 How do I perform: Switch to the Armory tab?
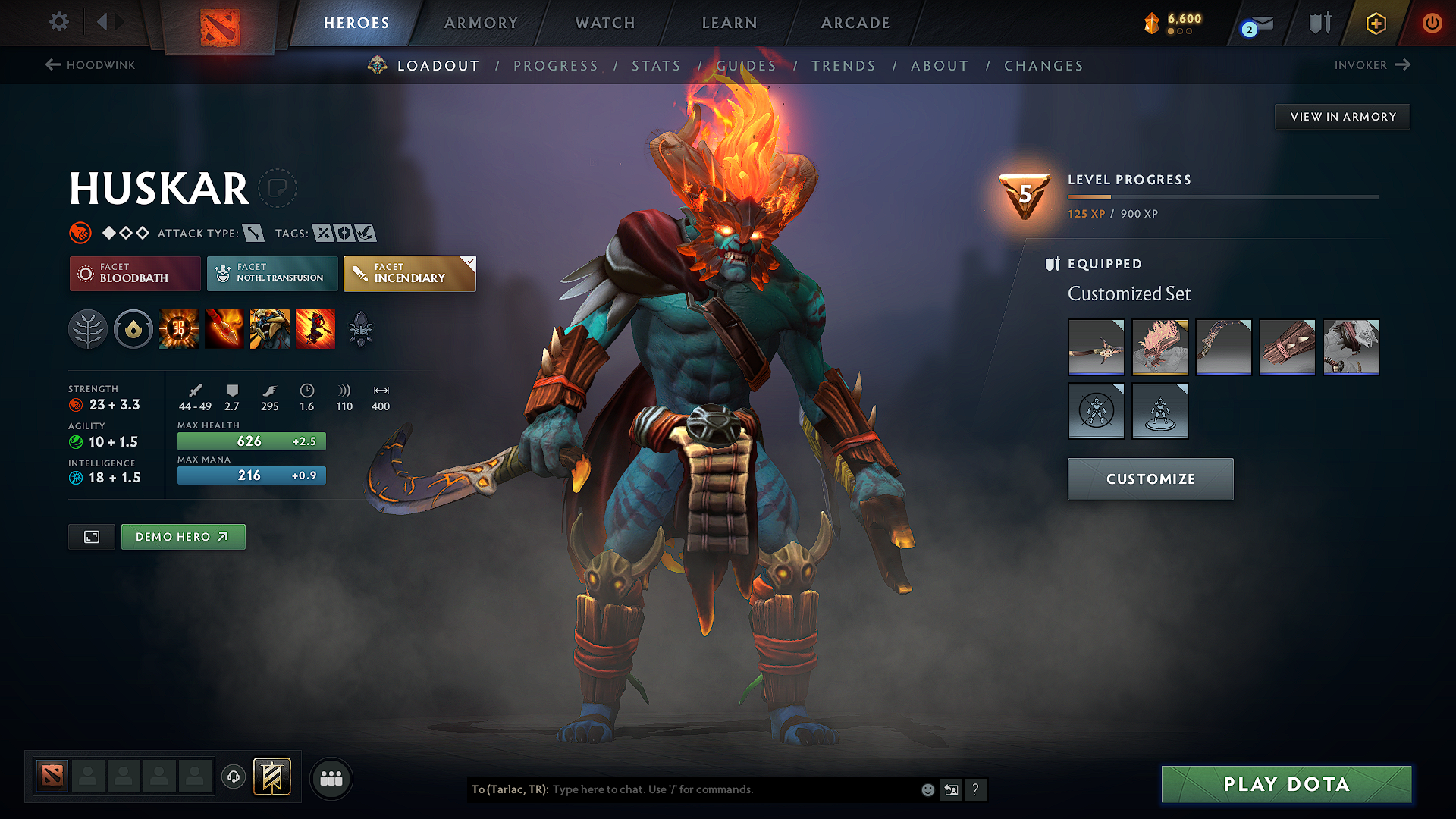coord(481,23)
